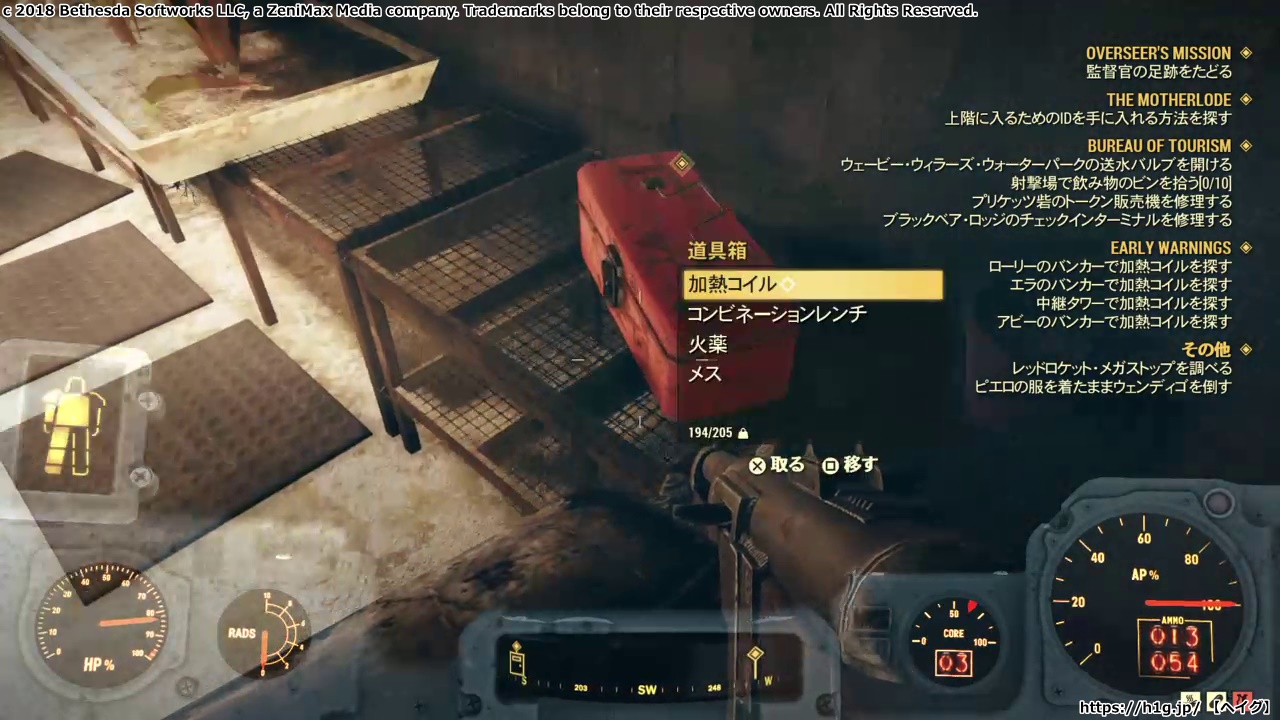This screenshot has width=1280, height=720.
Task: Select メス in the loot list
Action: 705,374
